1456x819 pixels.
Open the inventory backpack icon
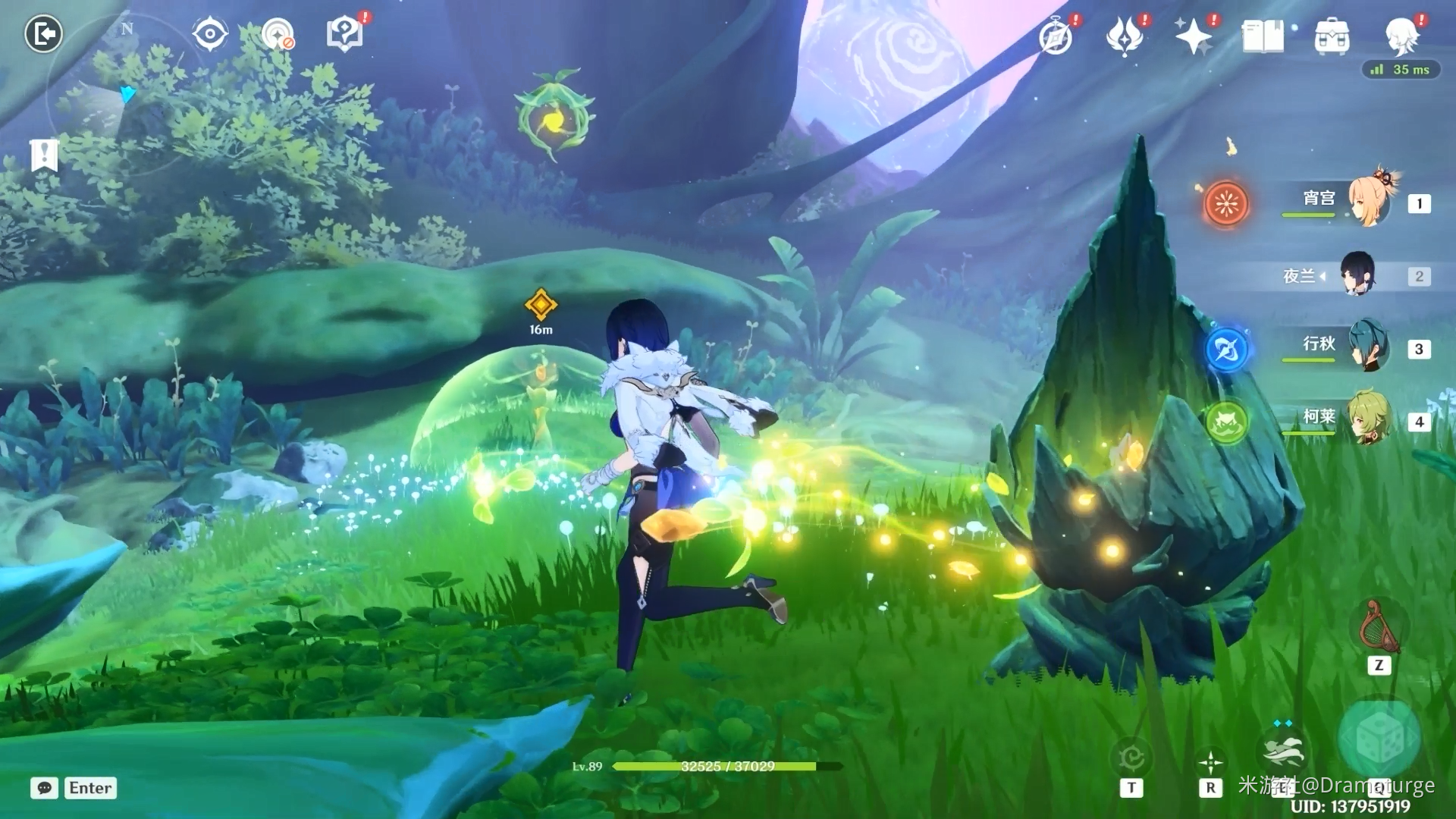tap(1332, 36)
